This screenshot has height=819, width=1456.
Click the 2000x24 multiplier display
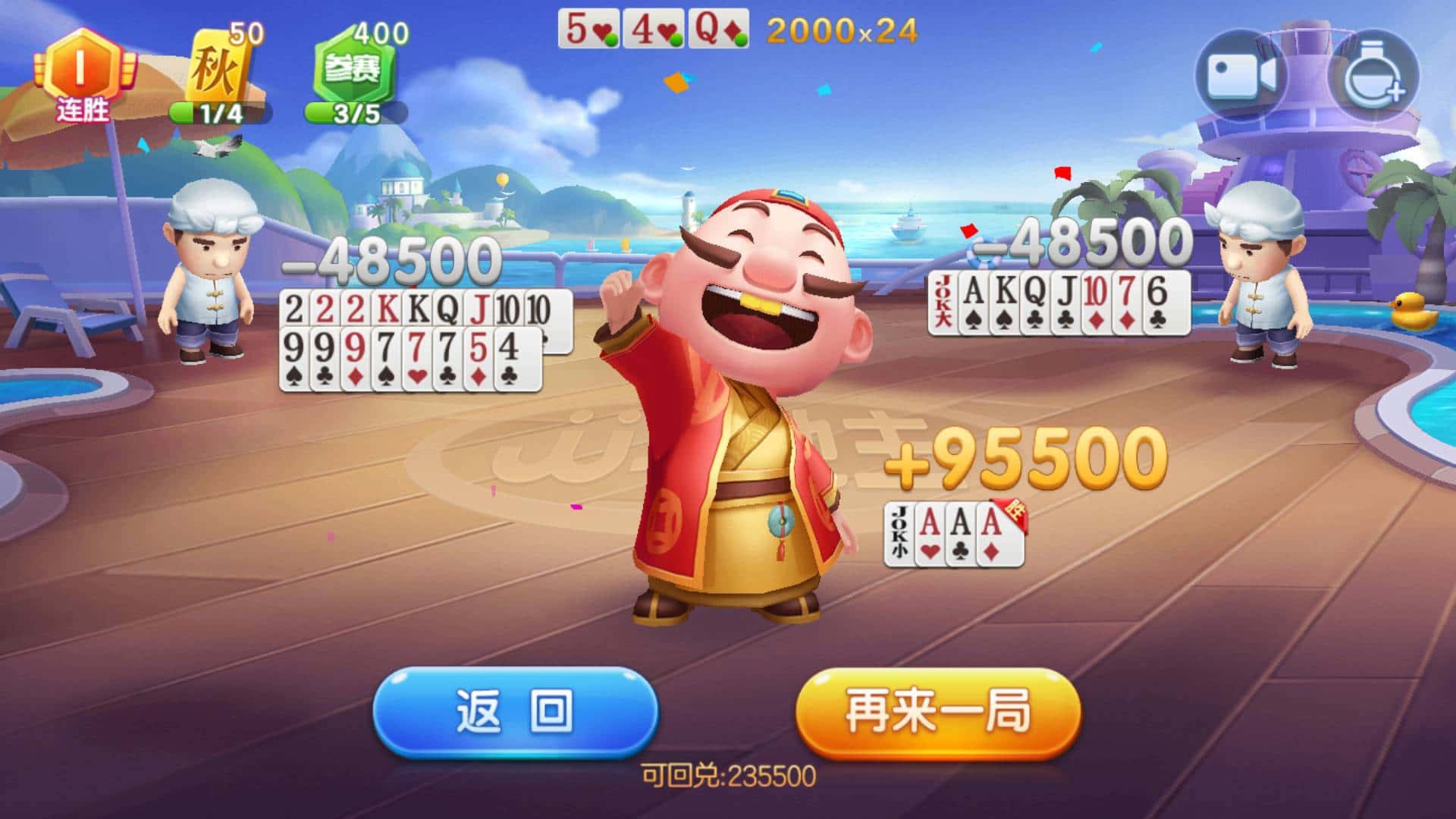tap(838, 29)
